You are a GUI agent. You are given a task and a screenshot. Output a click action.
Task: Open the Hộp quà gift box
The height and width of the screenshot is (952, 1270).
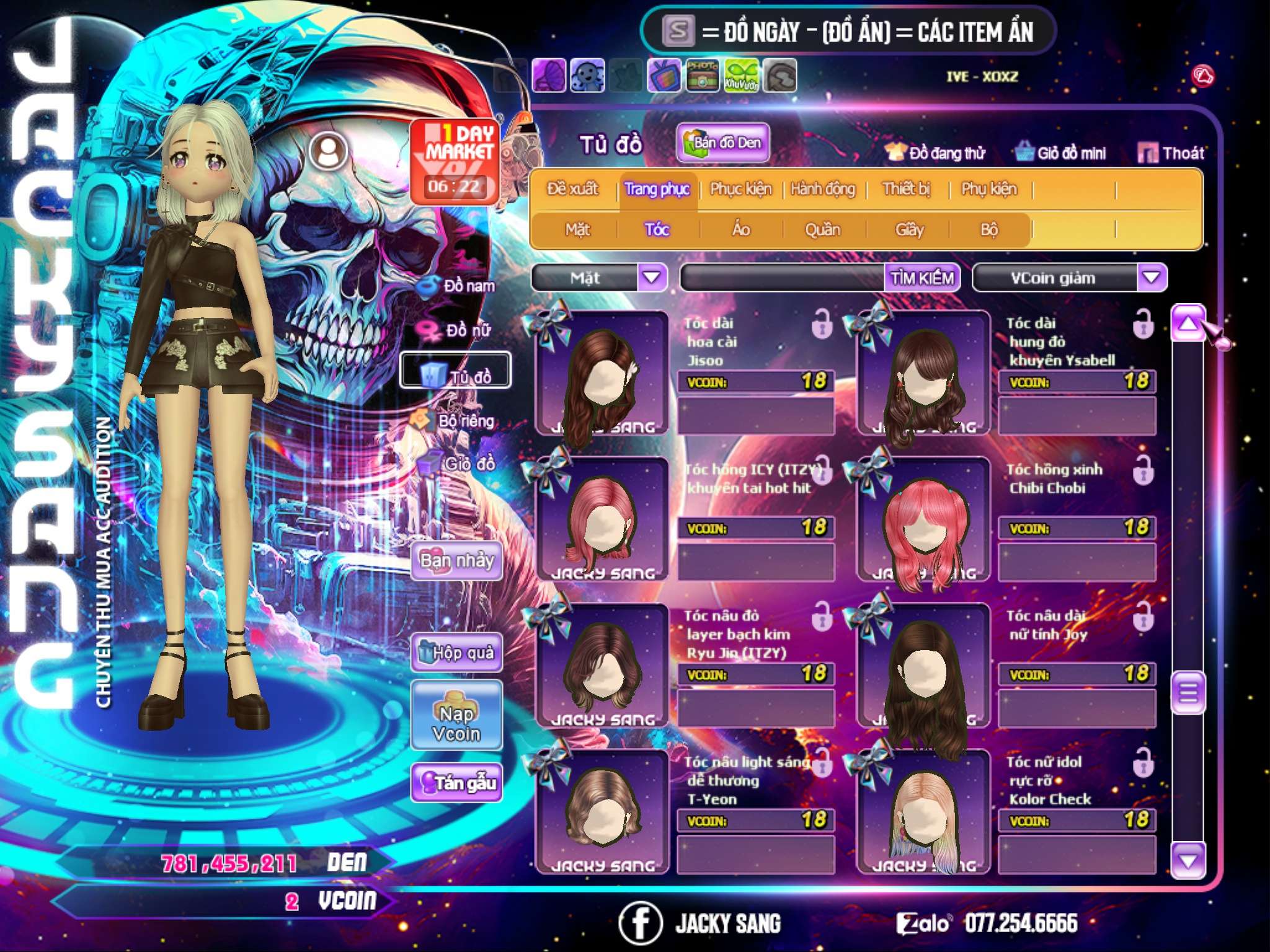pos(457,652)
